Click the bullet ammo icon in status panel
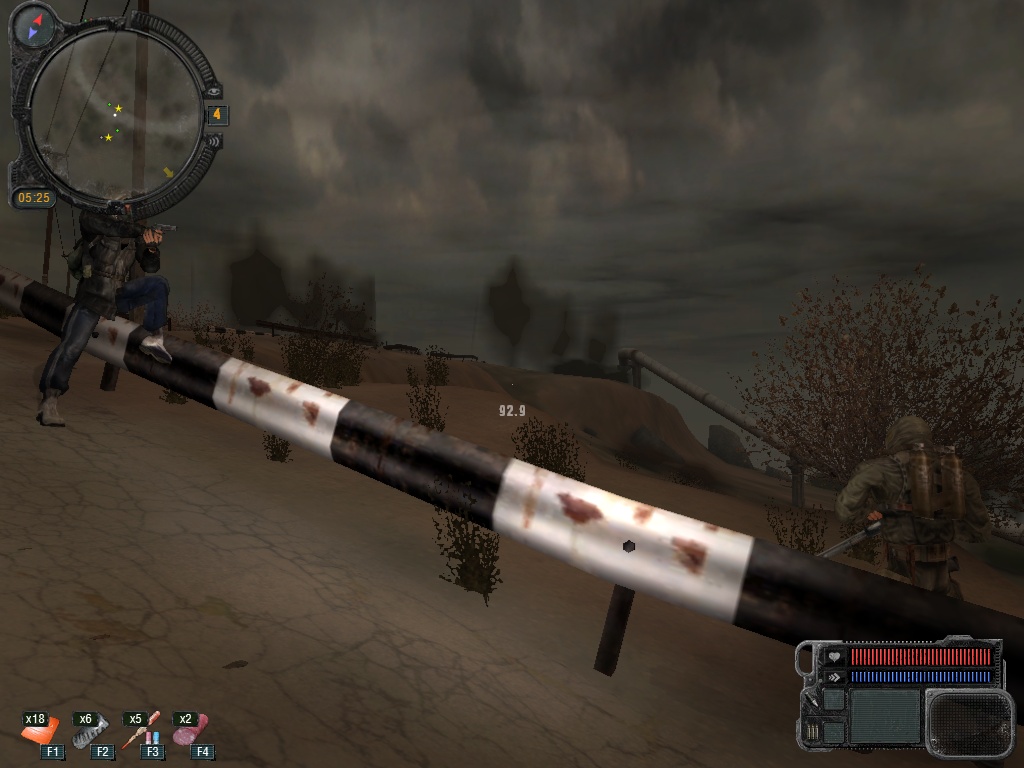This screenshot has height=768, width=1024. (812, 733)
